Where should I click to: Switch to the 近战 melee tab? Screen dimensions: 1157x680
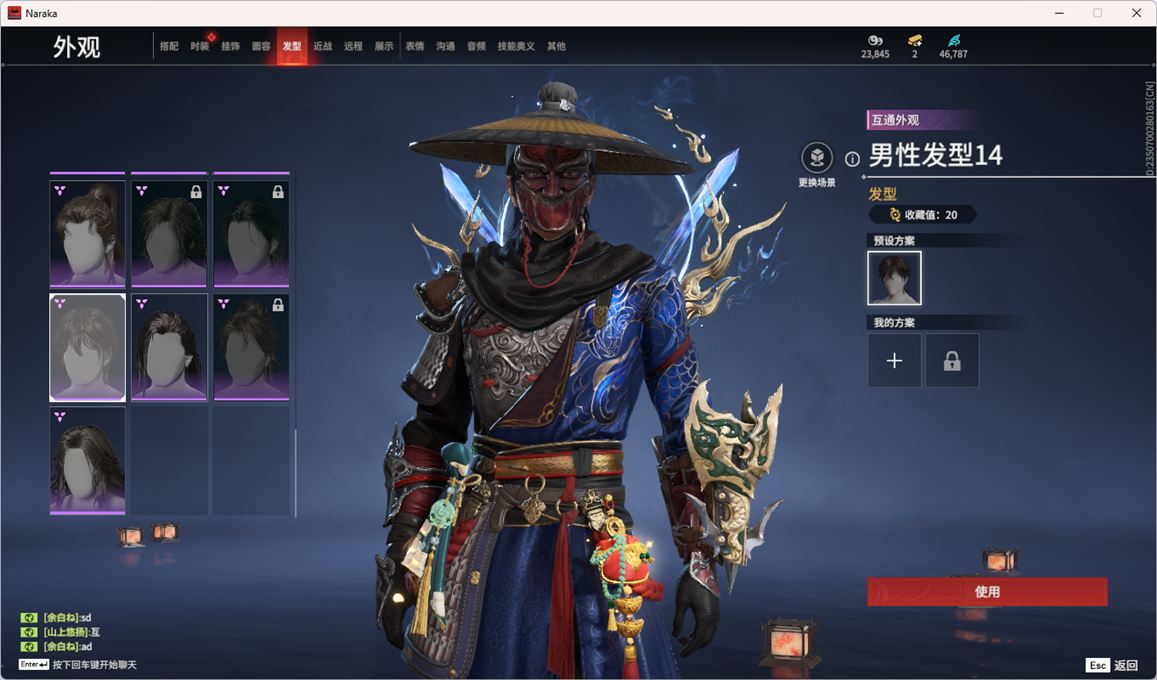(322, 46)
